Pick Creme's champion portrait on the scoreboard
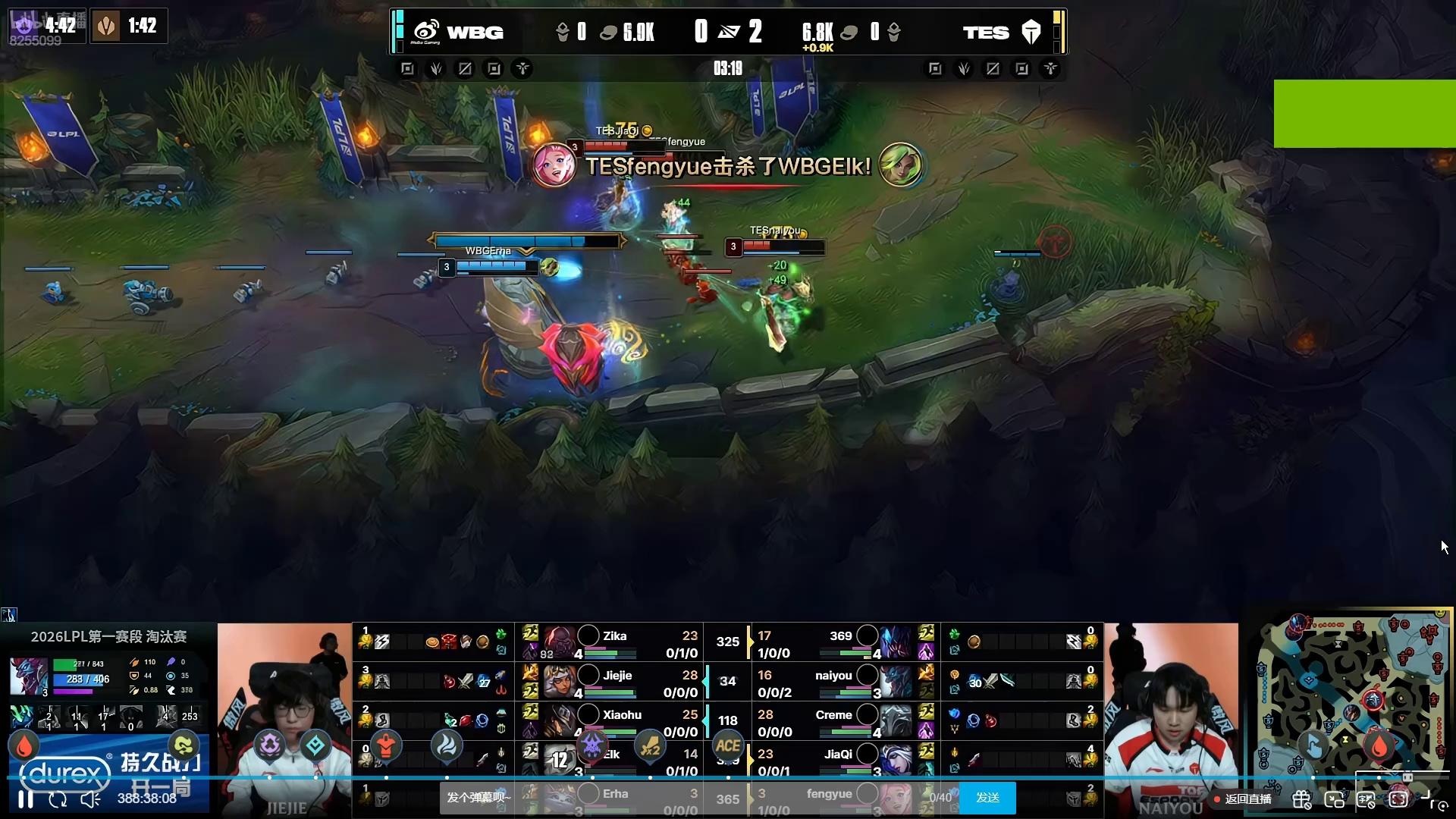1456x819 pixels. tap(896, 721)
